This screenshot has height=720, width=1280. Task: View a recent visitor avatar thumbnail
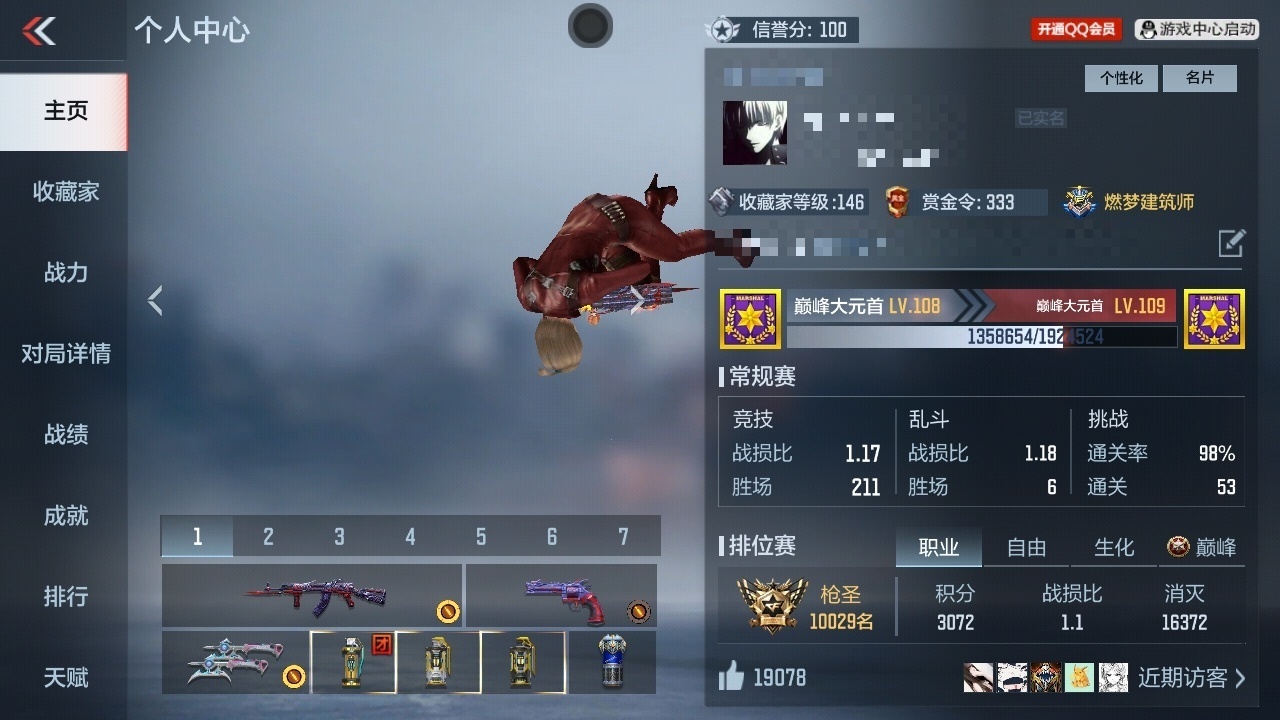point(977,677)
